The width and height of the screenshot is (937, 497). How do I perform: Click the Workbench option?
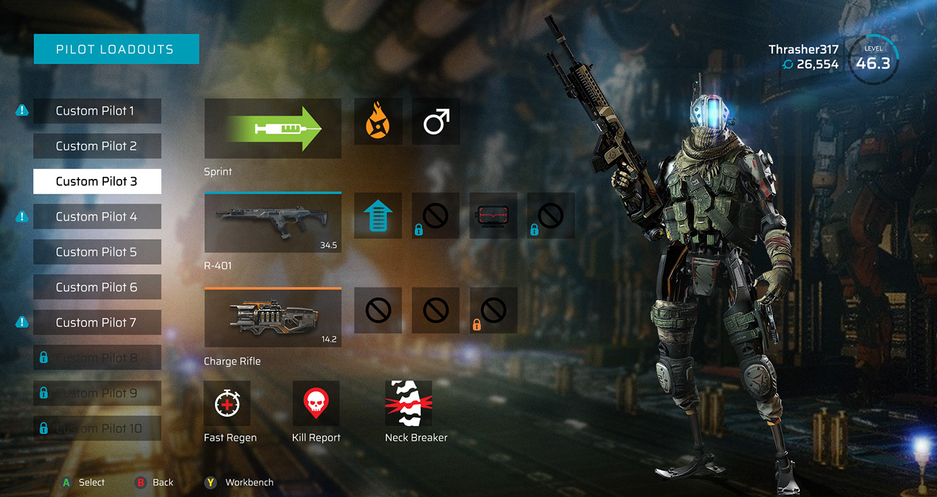click(240, 482)
